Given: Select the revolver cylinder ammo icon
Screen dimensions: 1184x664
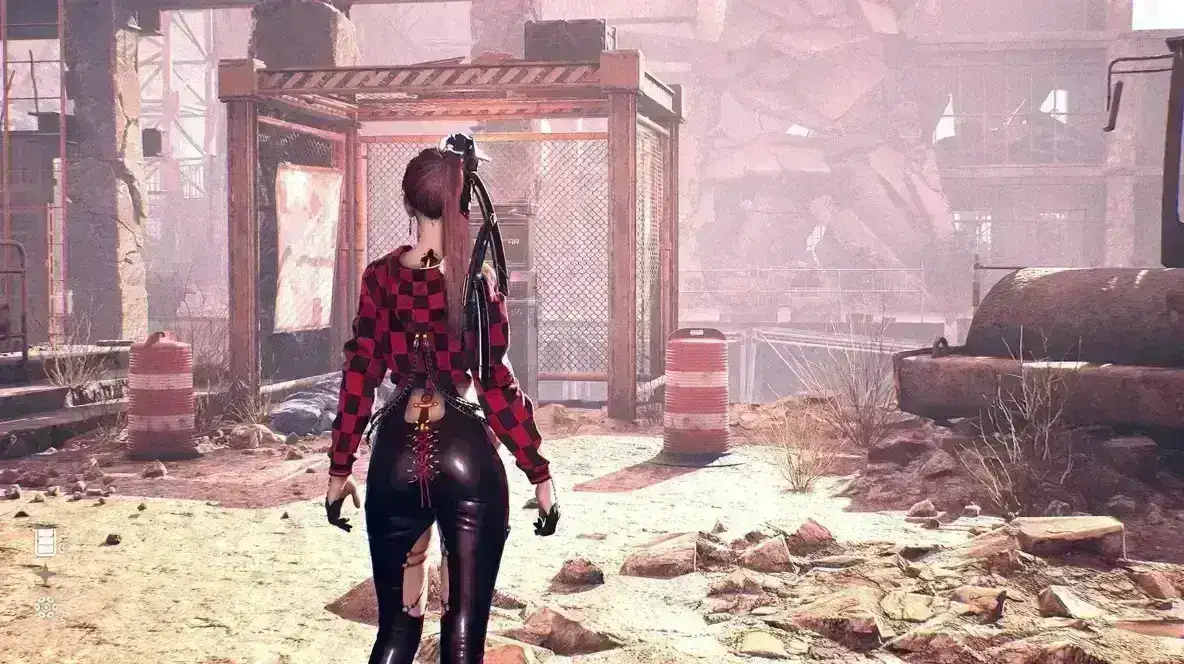Looking at the screenshot, I should pyautogui.click(x=45, y=607).
